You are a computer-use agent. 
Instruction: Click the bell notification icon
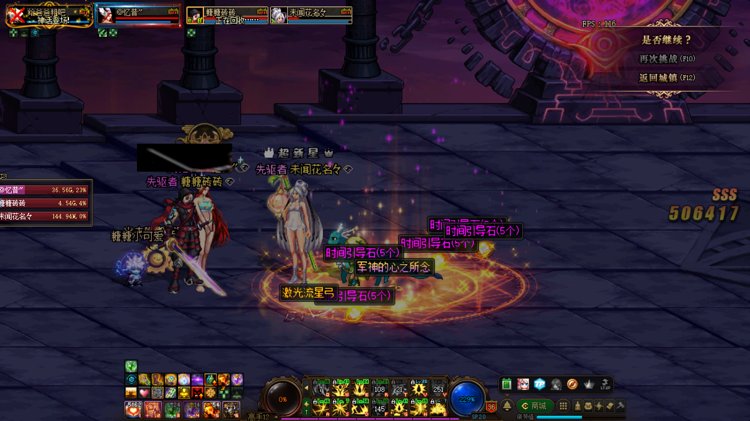(508, 405)
